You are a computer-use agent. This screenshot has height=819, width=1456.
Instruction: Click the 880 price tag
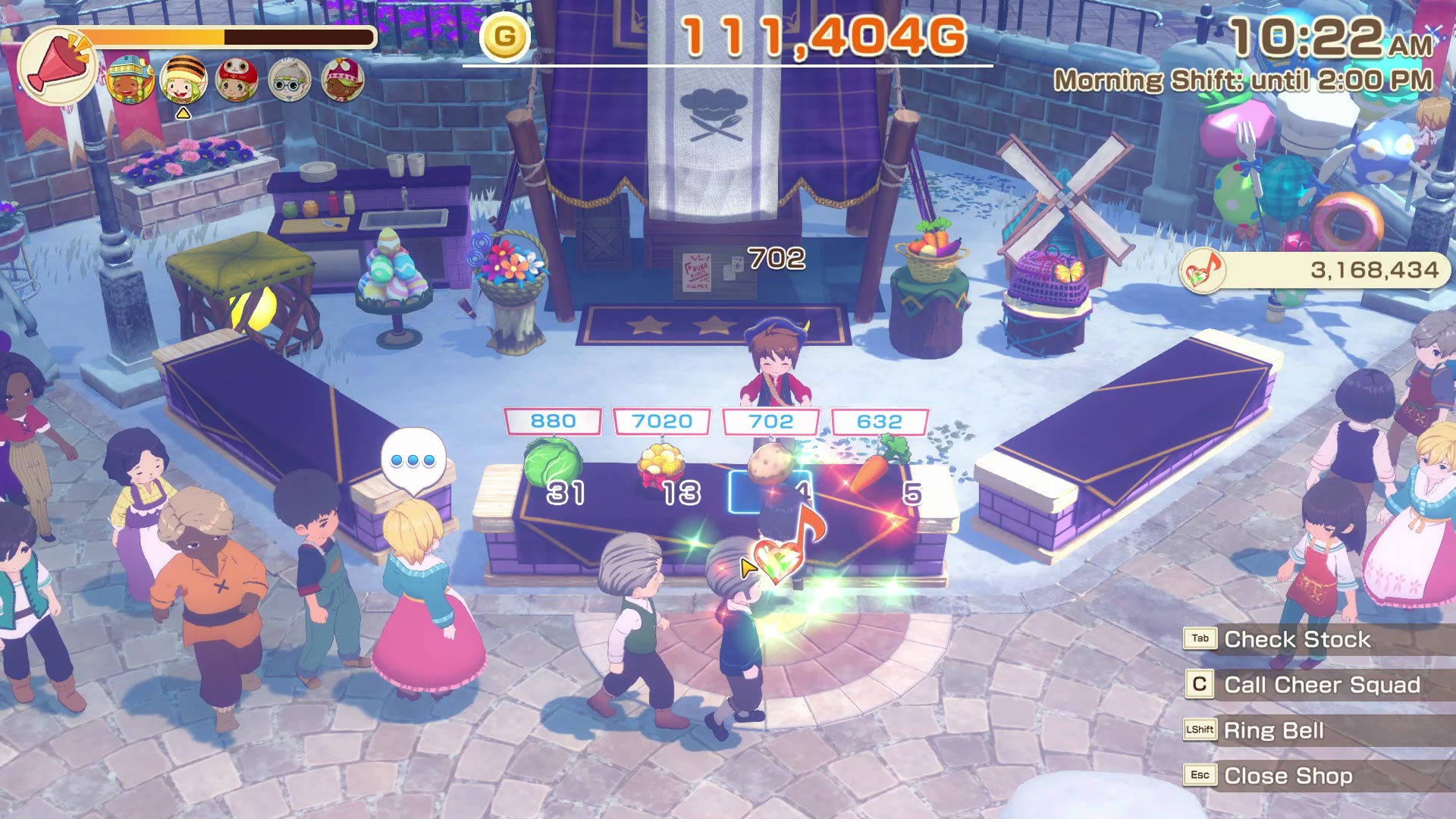(553, 422)
